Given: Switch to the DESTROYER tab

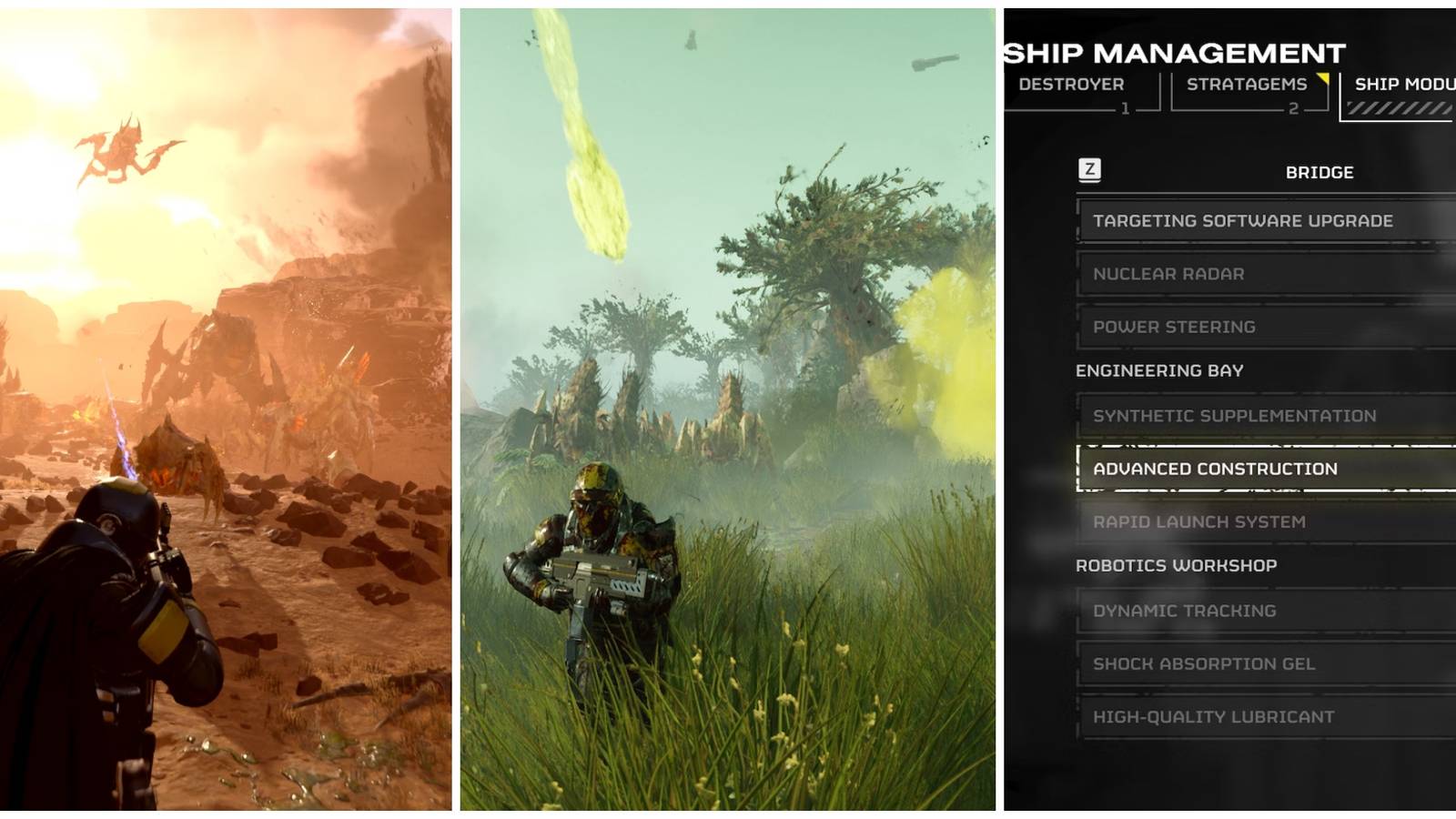Looking at the screenshot, I should tap(1069, 85).
